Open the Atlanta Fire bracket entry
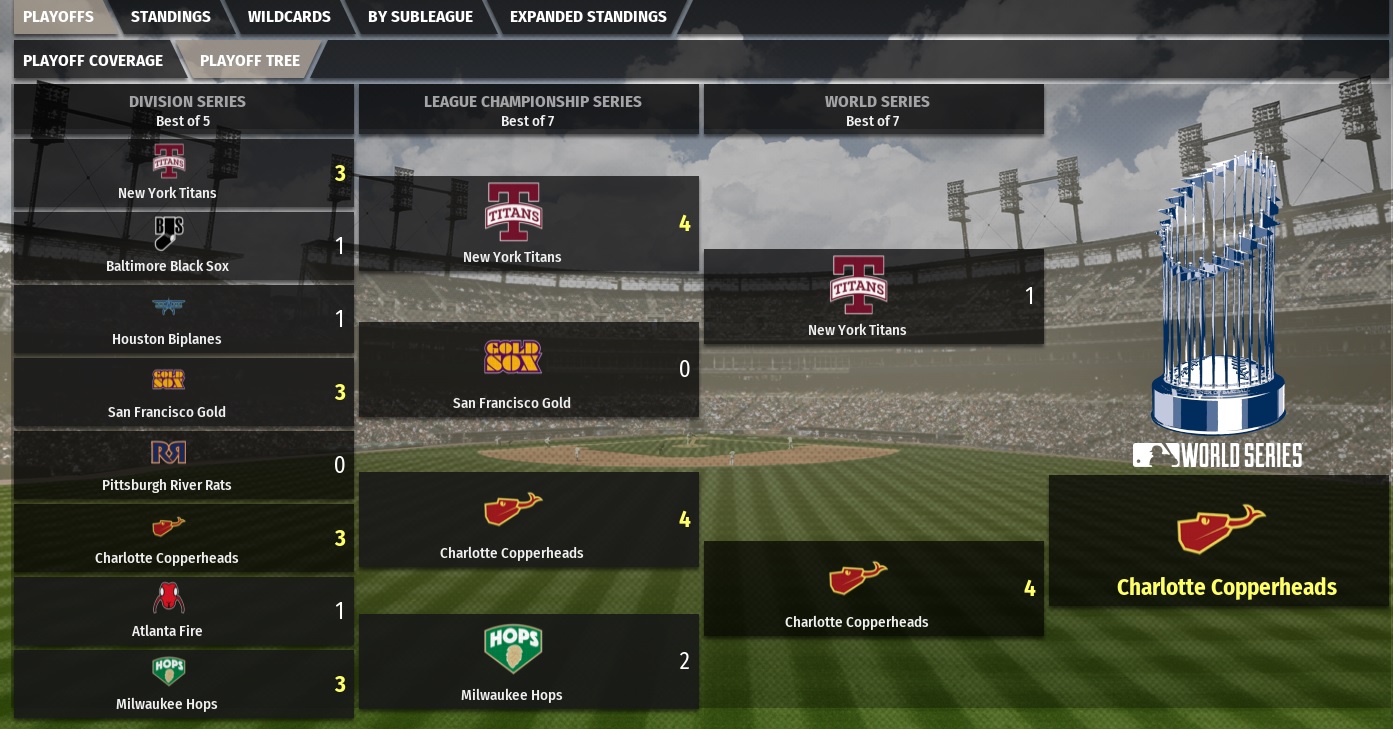The image size is (1393, 729). click(x=183, y=611)
